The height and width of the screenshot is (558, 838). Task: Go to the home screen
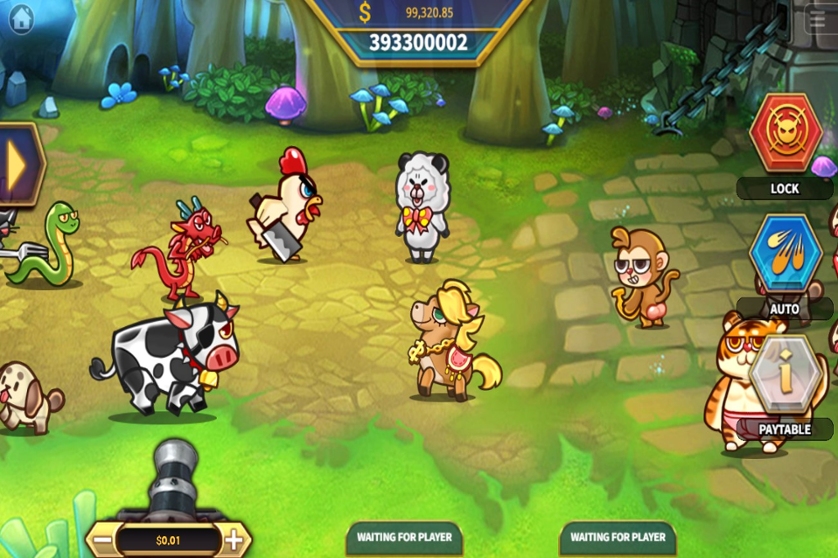click(x=21, y=19)
